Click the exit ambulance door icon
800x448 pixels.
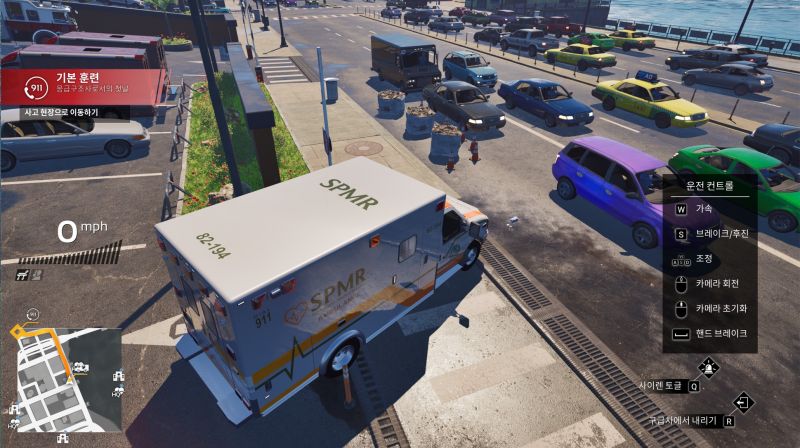click(742, 402)
